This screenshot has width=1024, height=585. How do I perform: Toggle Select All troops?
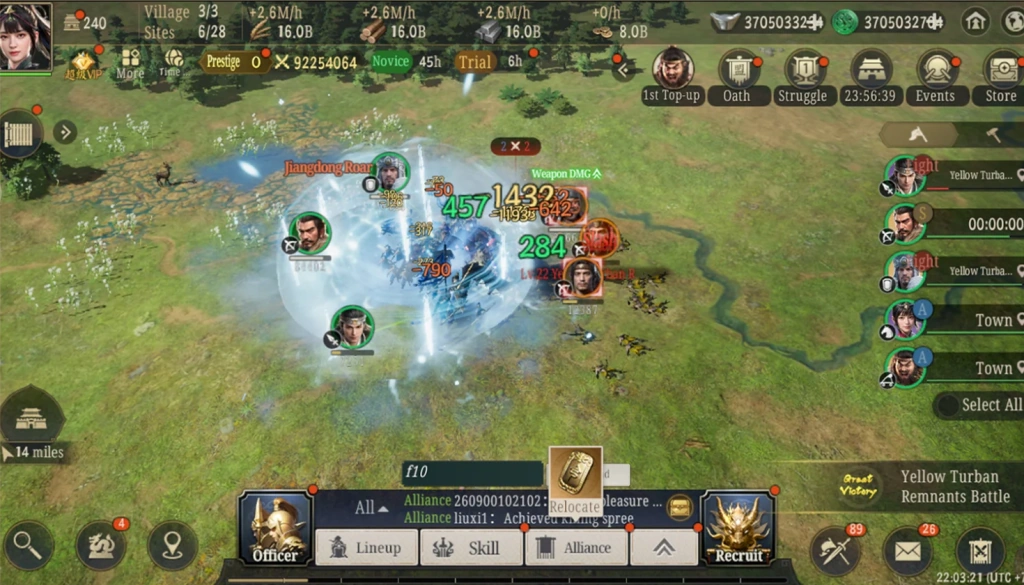pos(979,405)
